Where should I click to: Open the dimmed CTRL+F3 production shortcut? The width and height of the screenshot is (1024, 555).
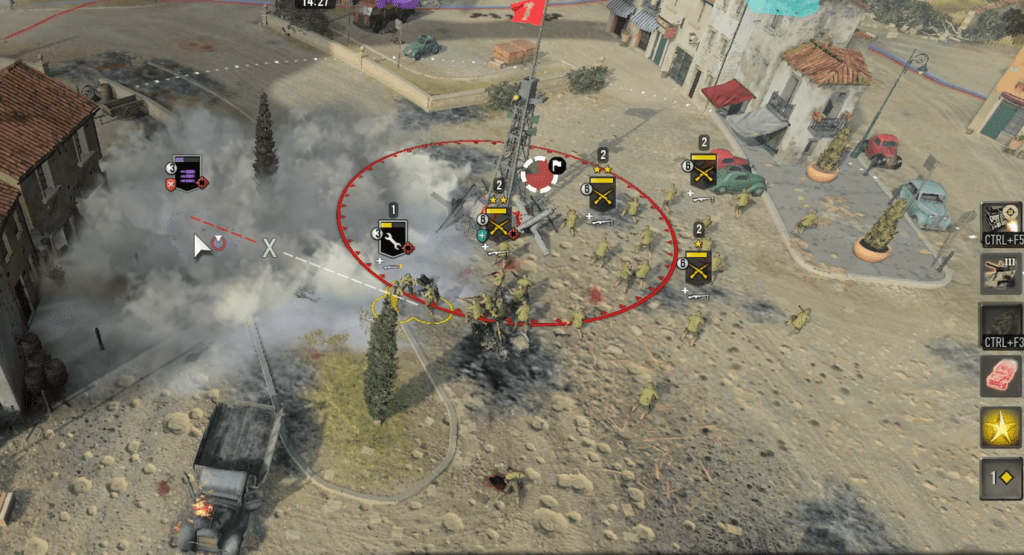(x=1000, y=322)
